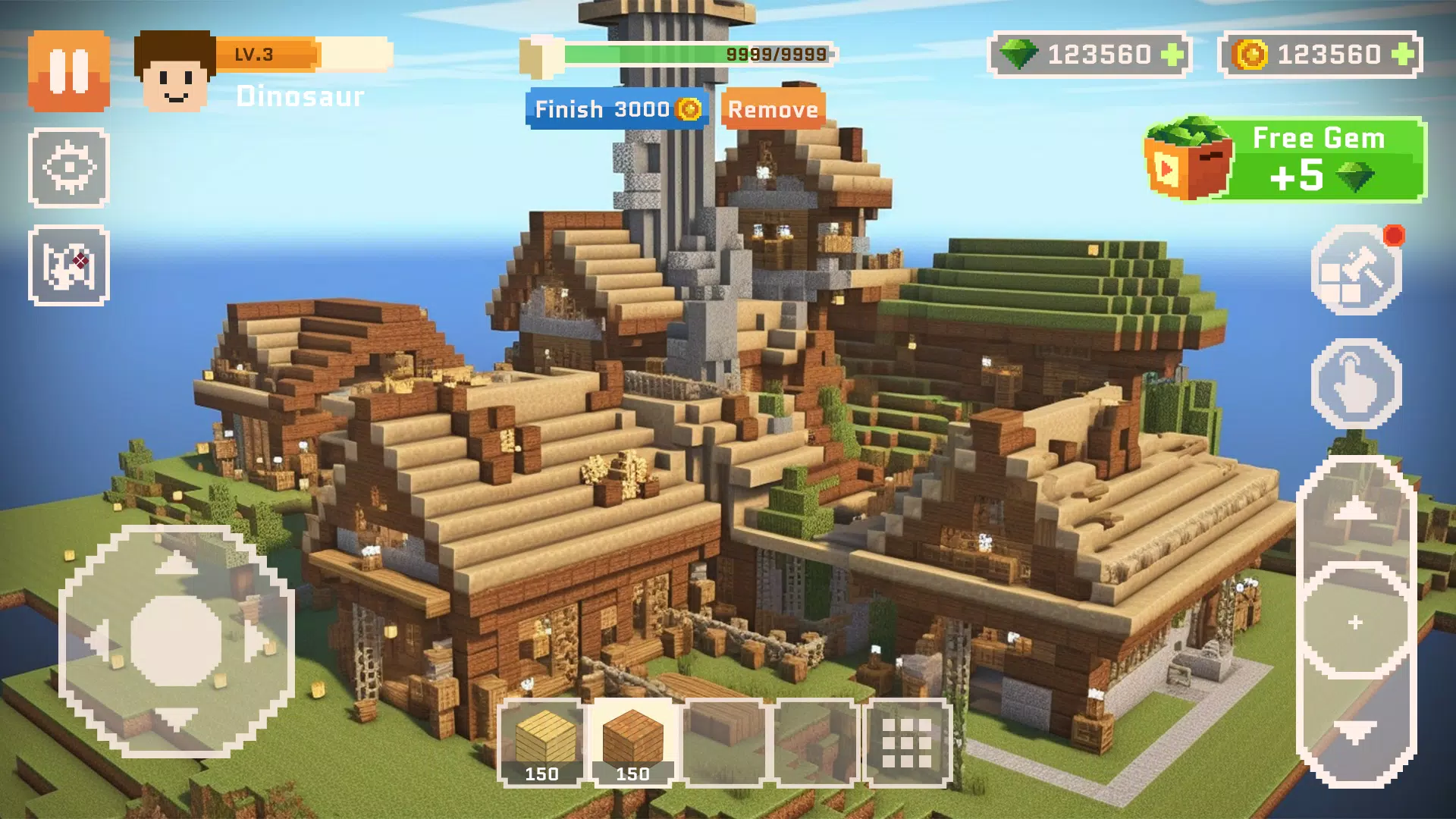Image resolution: width=1456 pixels, height=819 pixels.
Task: Fly up with the up arrow
Action: click(1355, 510)
